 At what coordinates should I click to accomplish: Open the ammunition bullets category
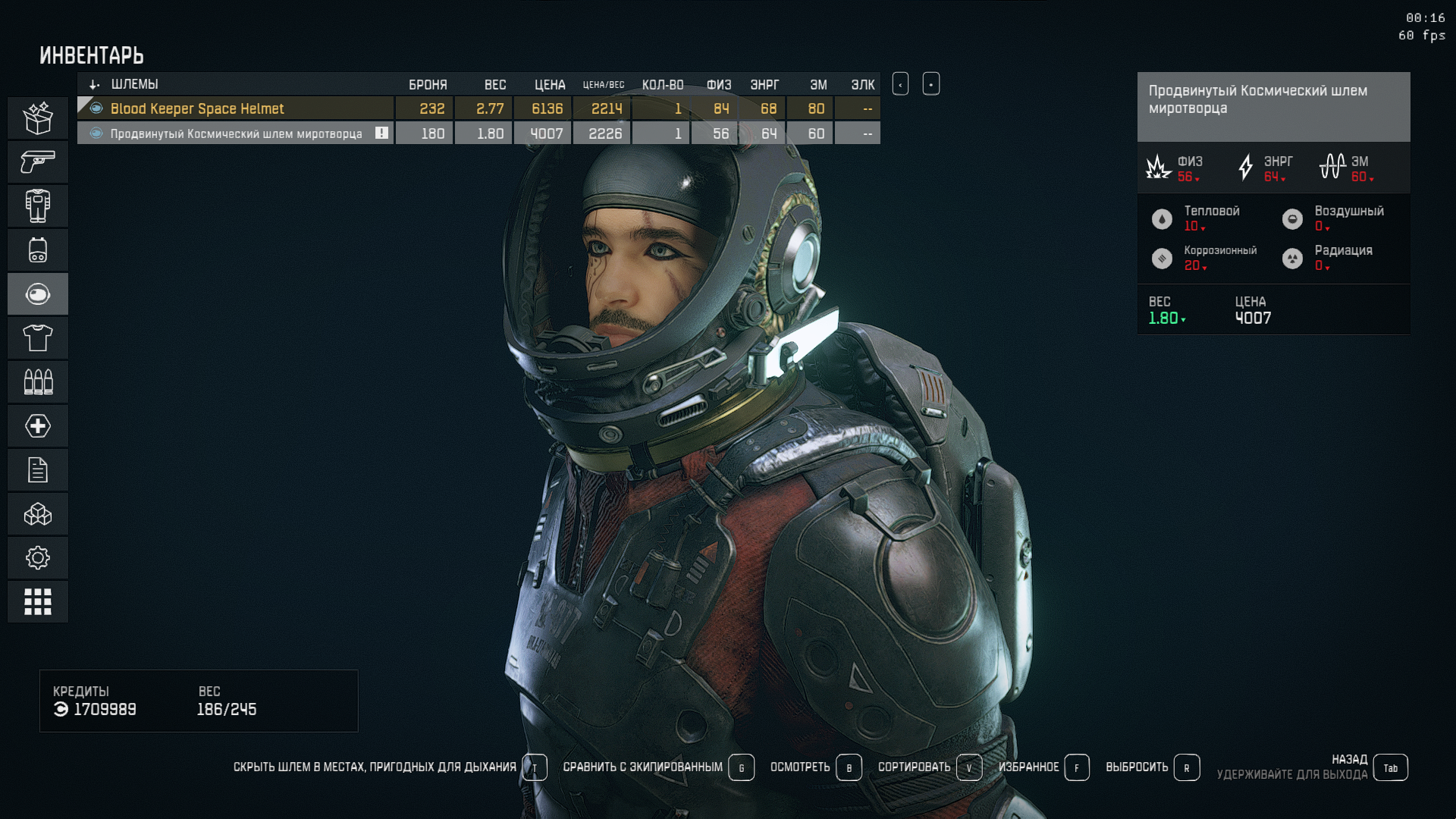pos(38,381)
